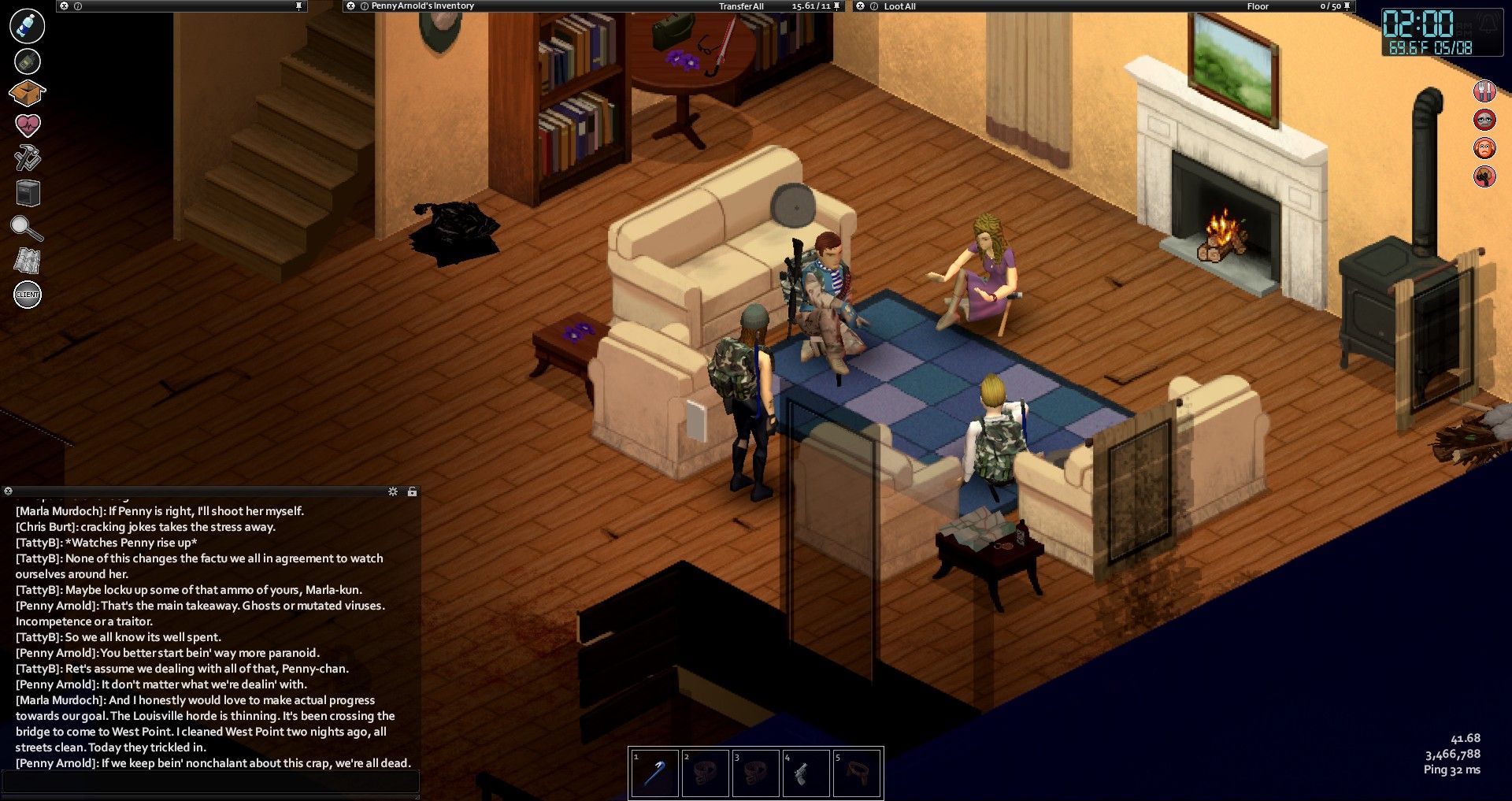Click the digital clock display
This screenshot has height=801, width=1512.
[x=1418, y=25]
